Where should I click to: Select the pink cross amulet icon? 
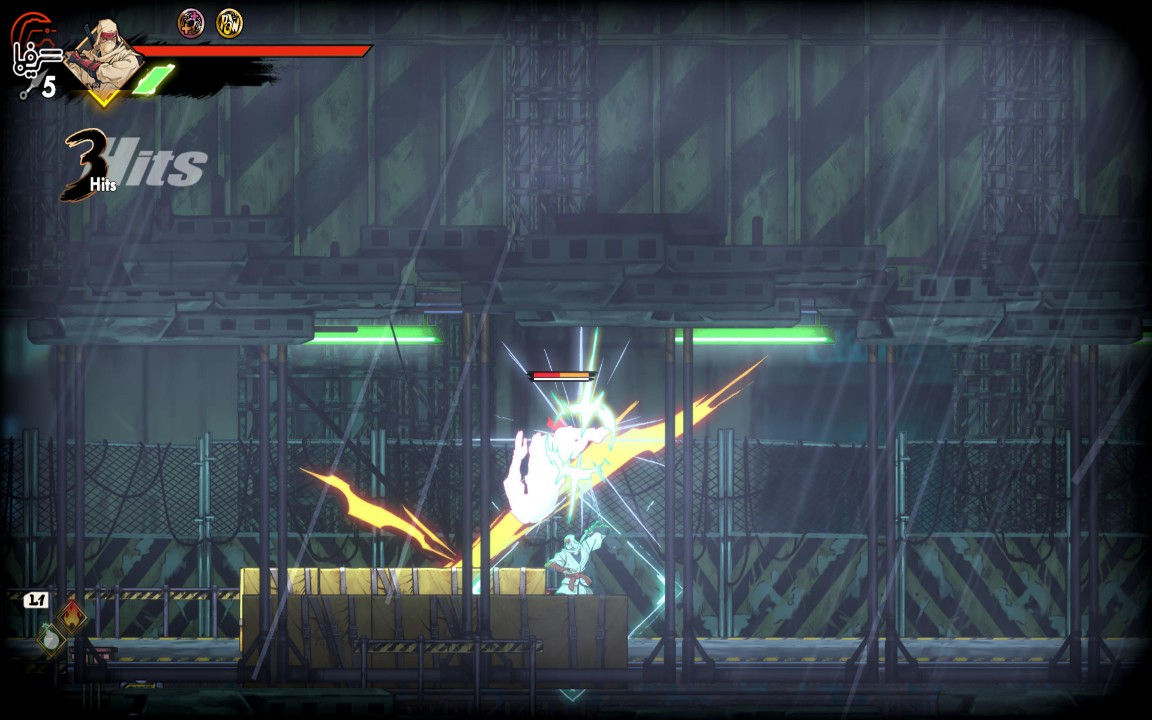(191, 23)
